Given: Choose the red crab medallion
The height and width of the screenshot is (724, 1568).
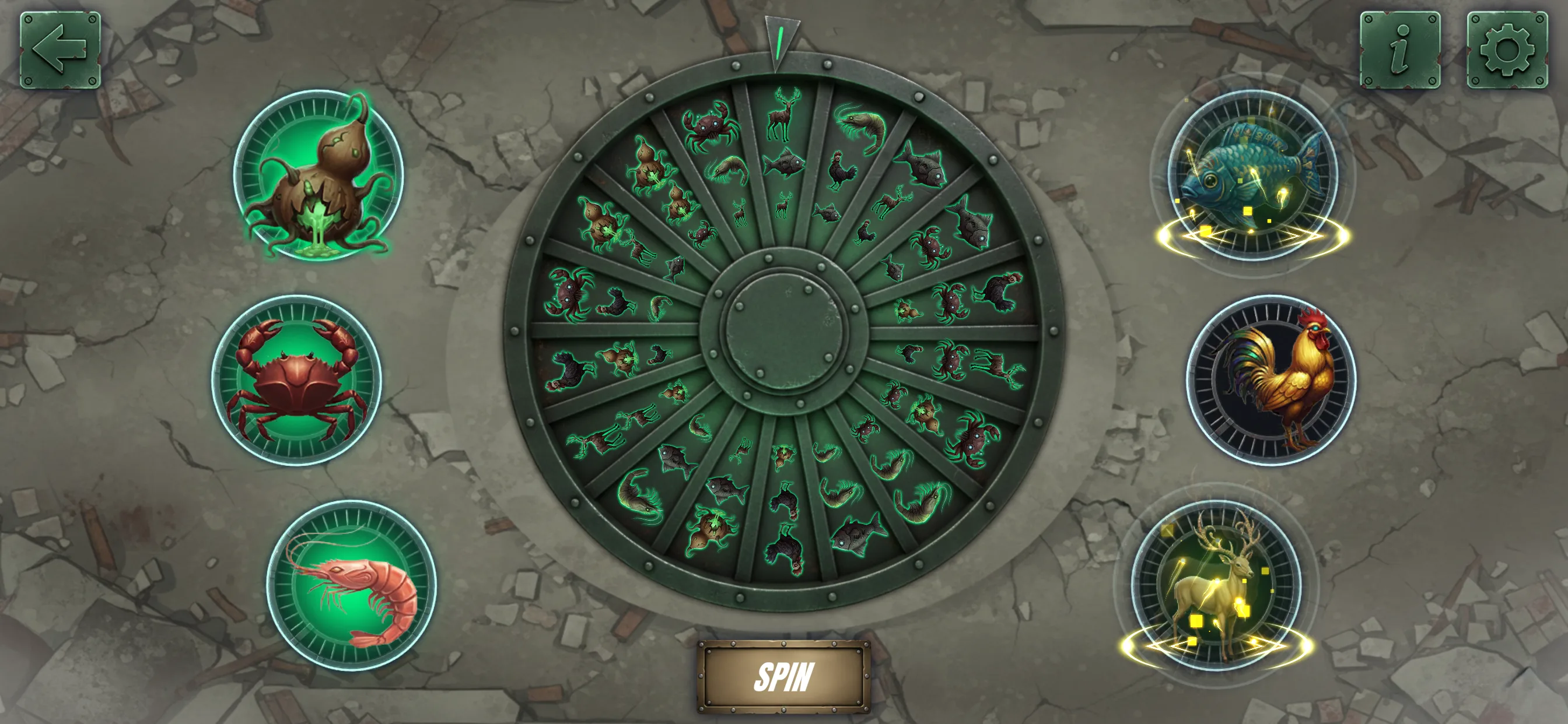Looking at the screenshot, I should [x=296, y=380].
